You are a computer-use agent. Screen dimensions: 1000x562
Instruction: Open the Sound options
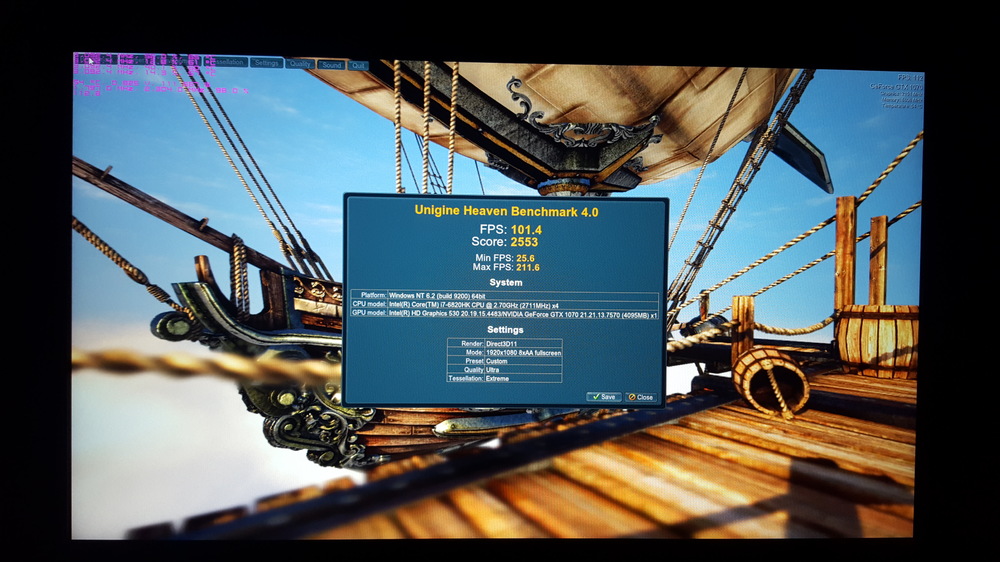tap(331, 65)
